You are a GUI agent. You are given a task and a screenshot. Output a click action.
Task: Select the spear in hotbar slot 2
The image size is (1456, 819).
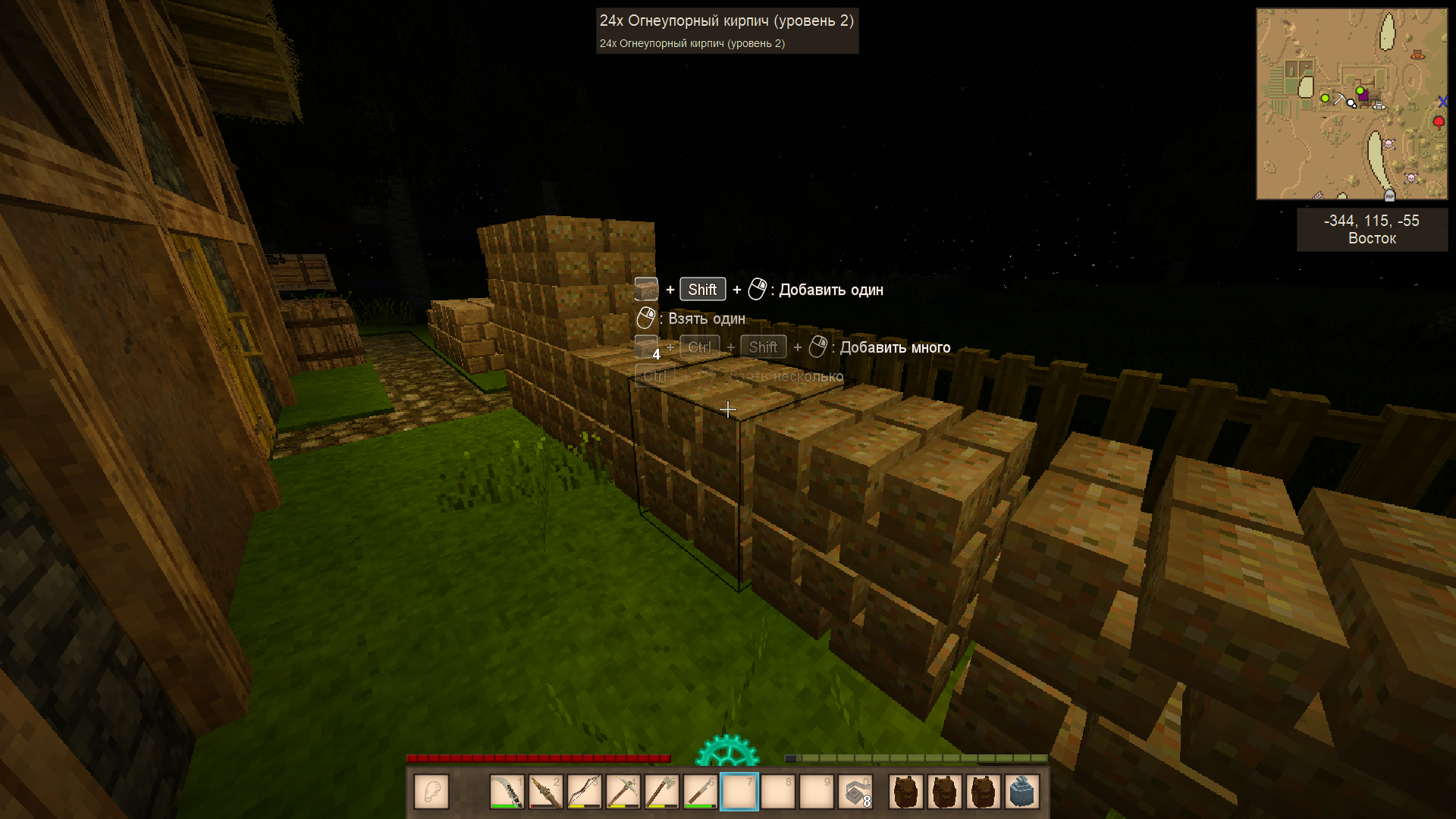point(546,792)
